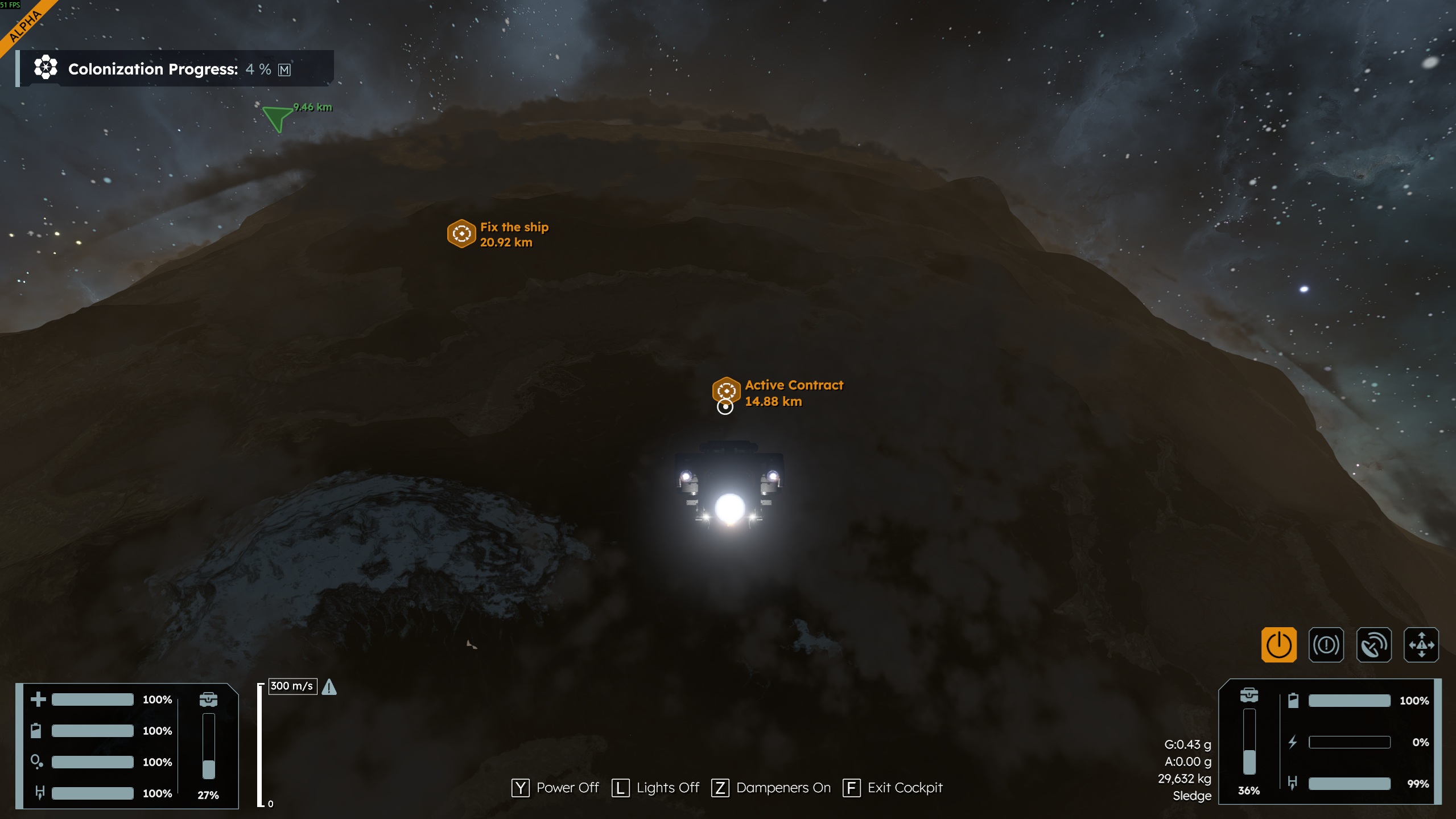Select the Fix the ship objective marker
This screenshot has width=1456, height=819.
pyautogui.click(x=461, y=233)
